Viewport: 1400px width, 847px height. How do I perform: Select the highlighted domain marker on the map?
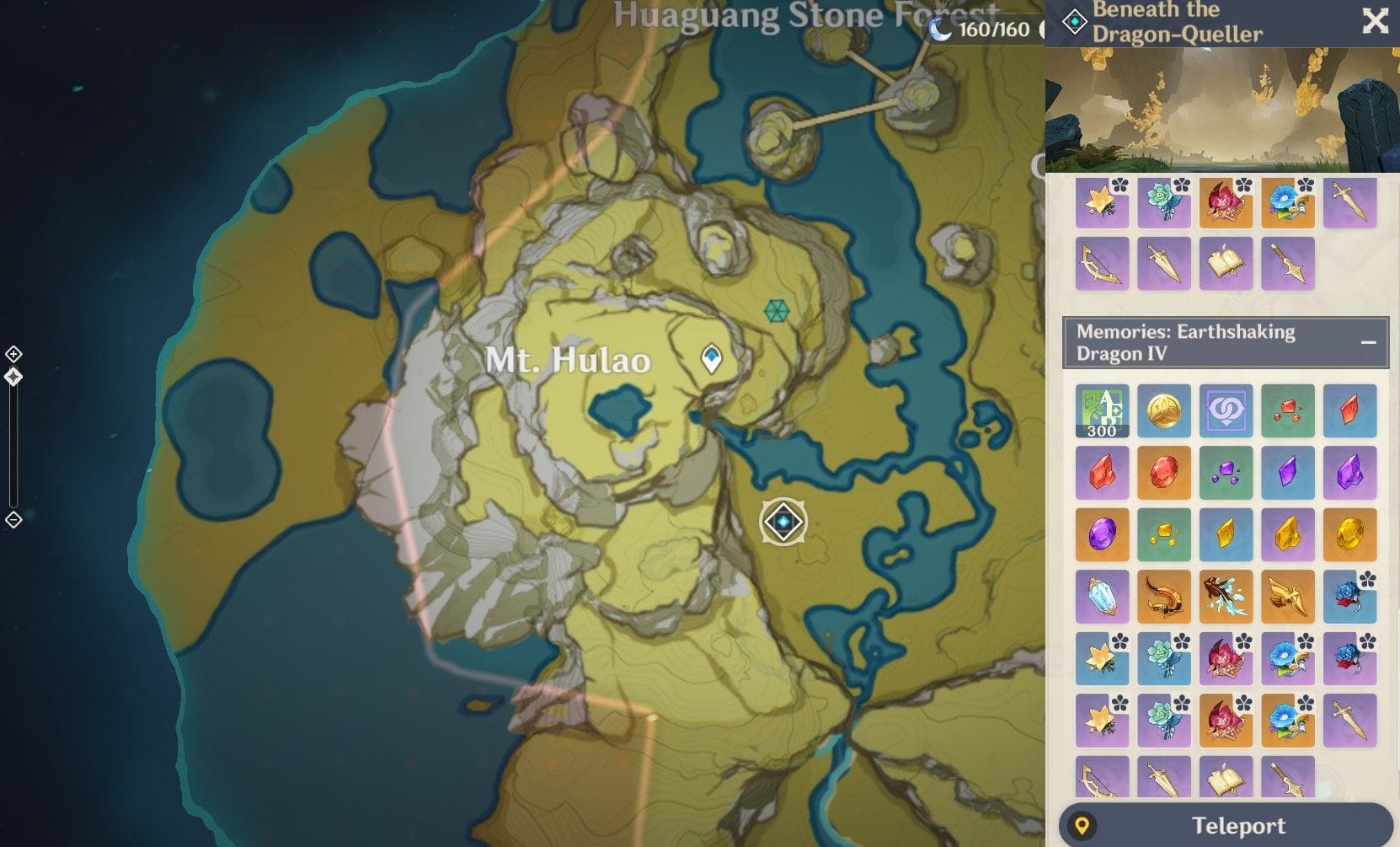783,522
